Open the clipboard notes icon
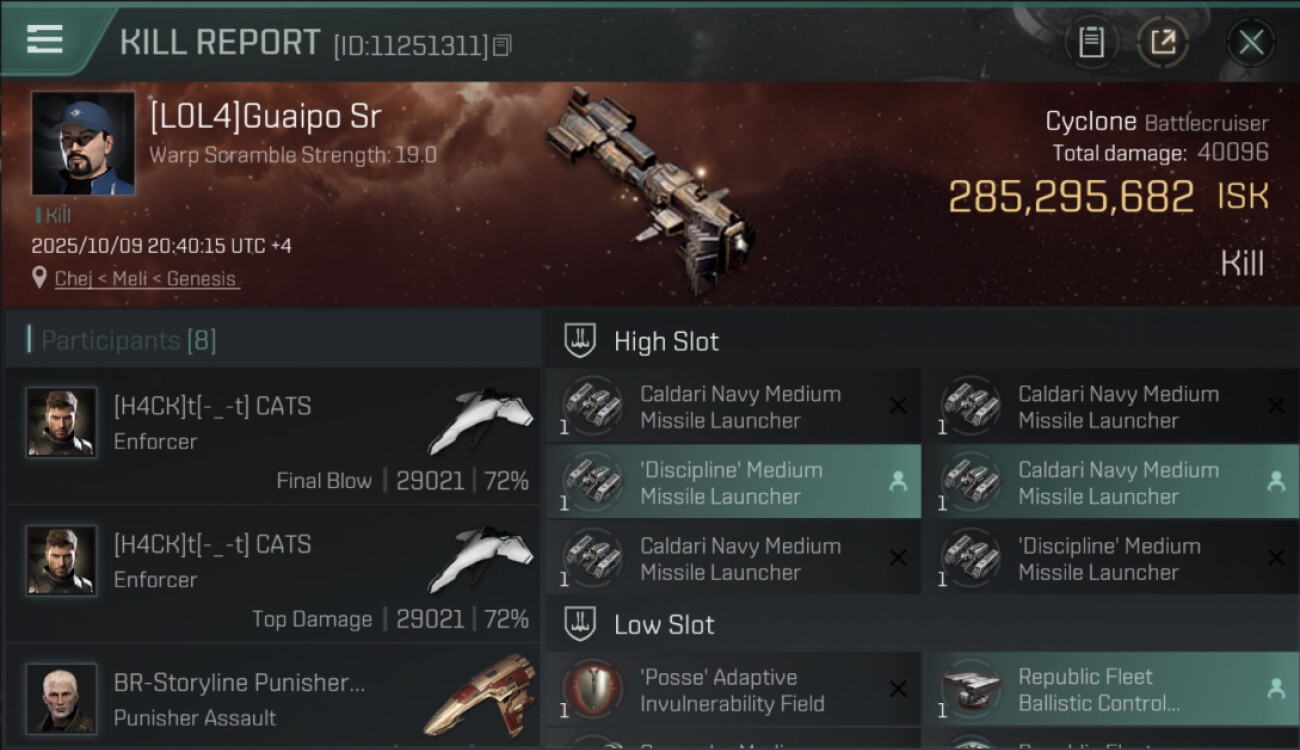Image resolution: width=1300 pixels, height=750 pixels. [x=1091, y=43]
